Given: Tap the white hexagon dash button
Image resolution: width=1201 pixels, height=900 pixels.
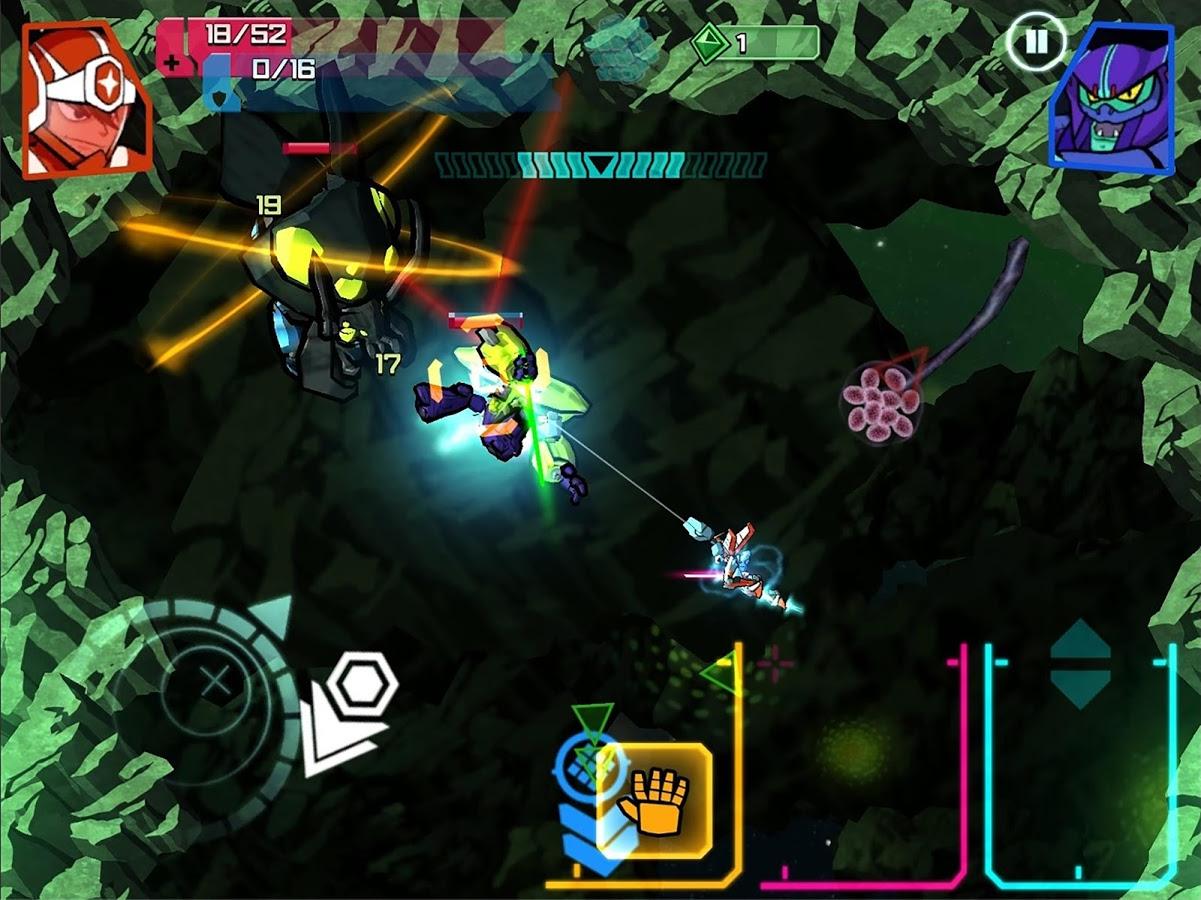Looking at the screenshot, I should 363,685.
